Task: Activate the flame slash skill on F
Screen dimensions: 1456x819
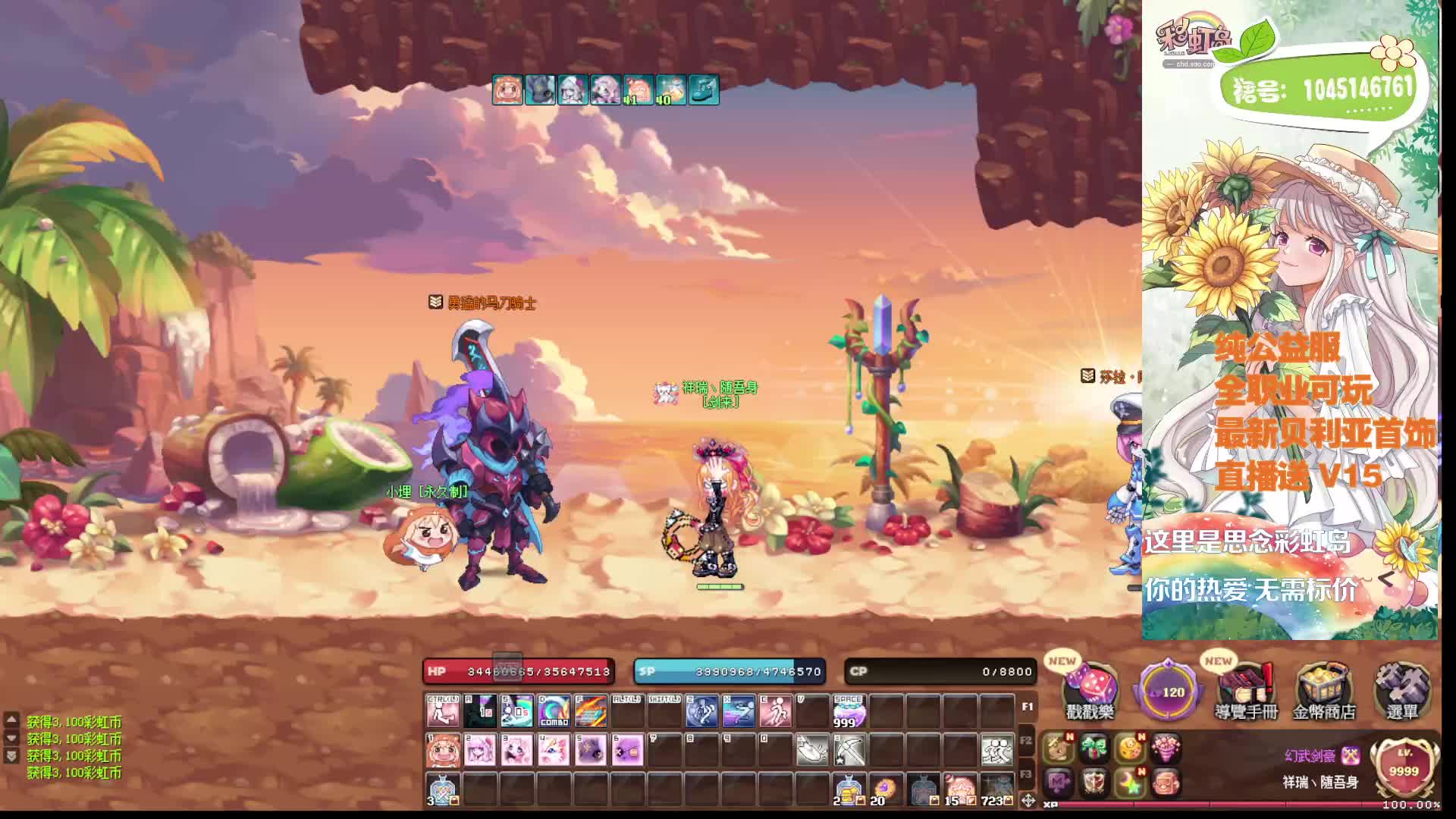Action: tap(591, 711)
